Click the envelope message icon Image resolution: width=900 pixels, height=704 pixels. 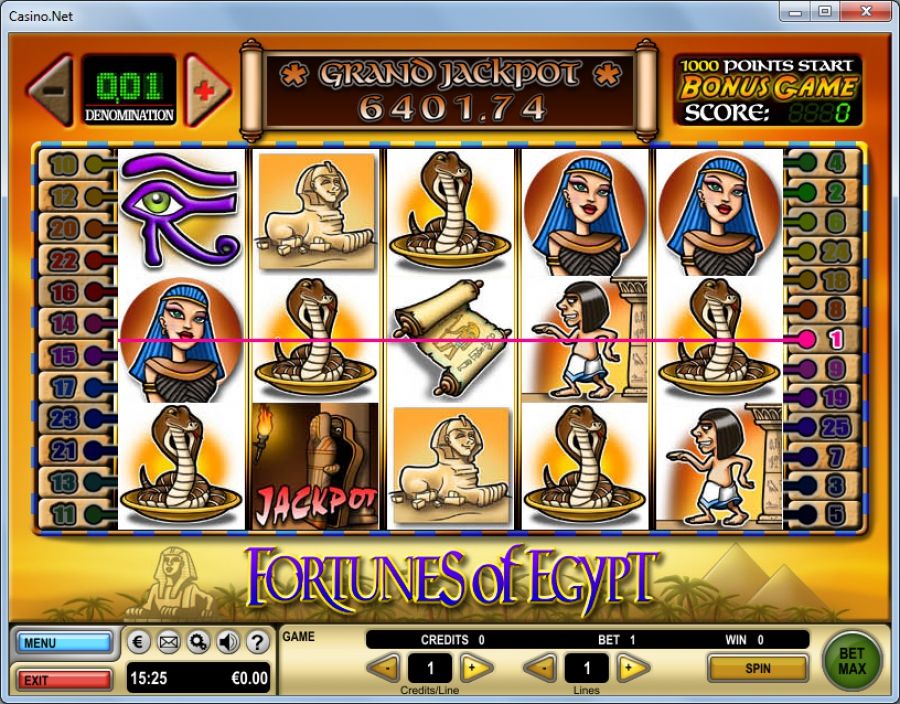(x=169, y=641)
